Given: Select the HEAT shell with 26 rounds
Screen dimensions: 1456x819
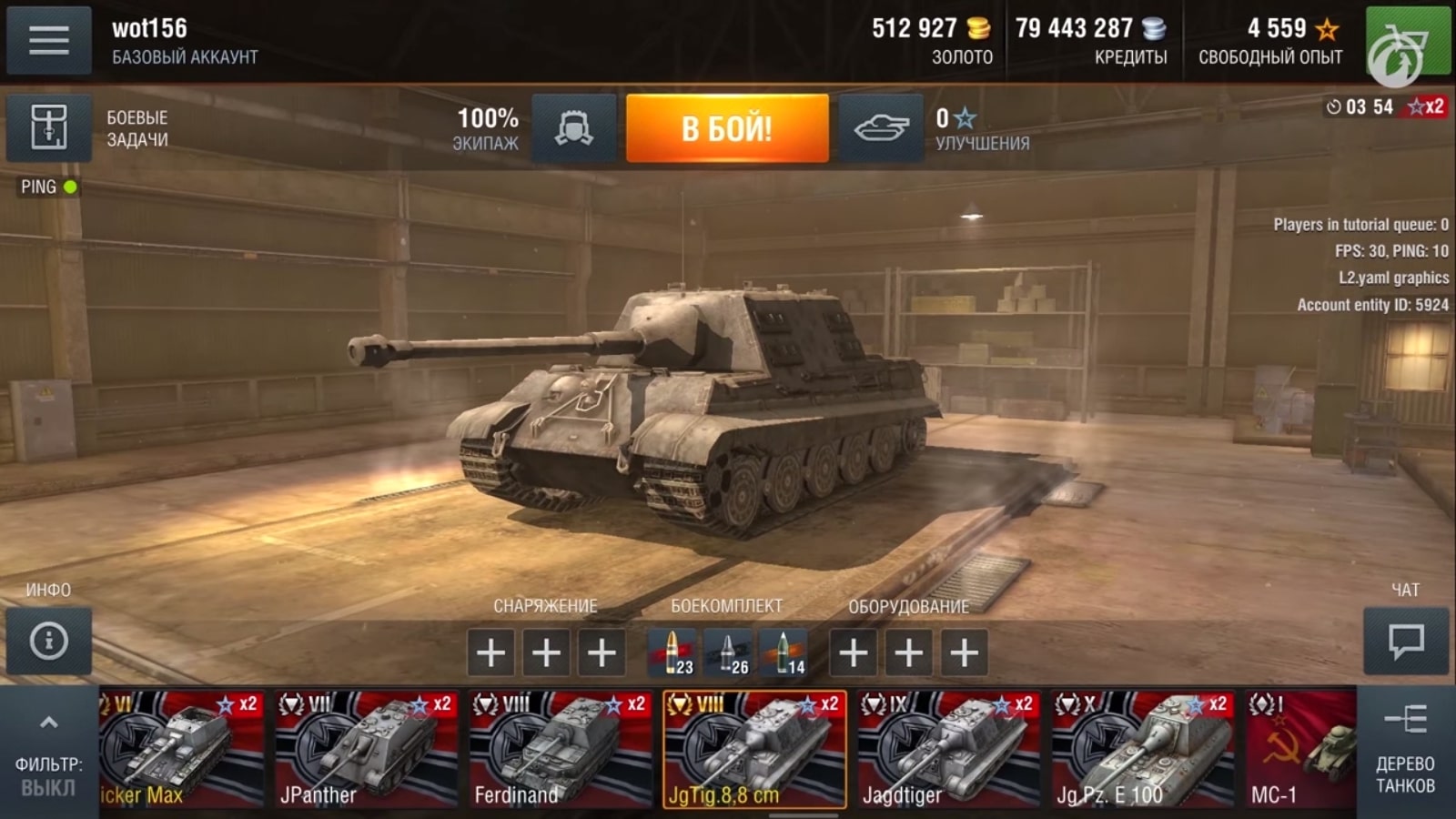Looking at the screenshot, I should (730, 653).
